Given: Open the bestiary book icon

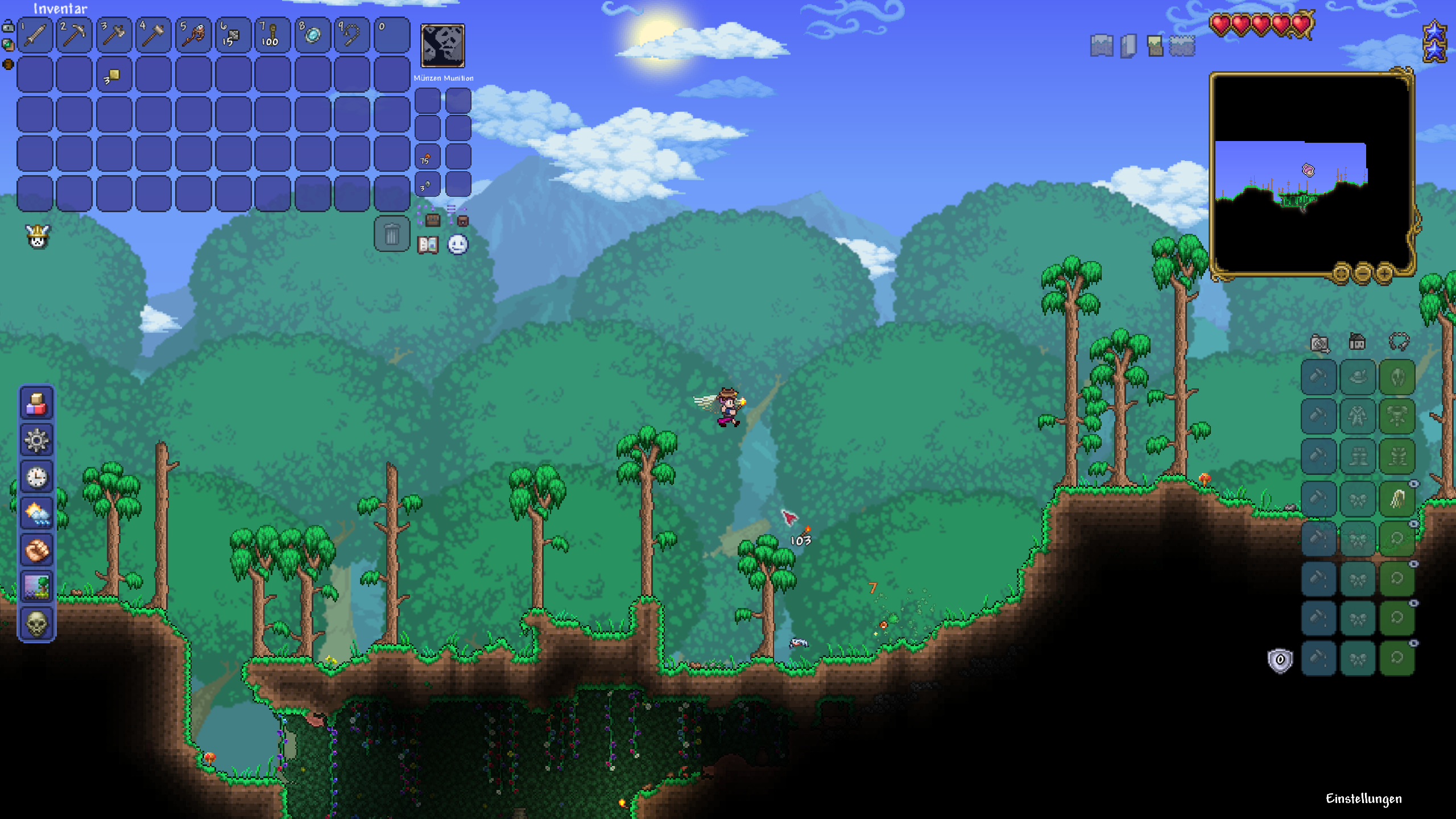Looking at the screenshot, I should point(428,245).
